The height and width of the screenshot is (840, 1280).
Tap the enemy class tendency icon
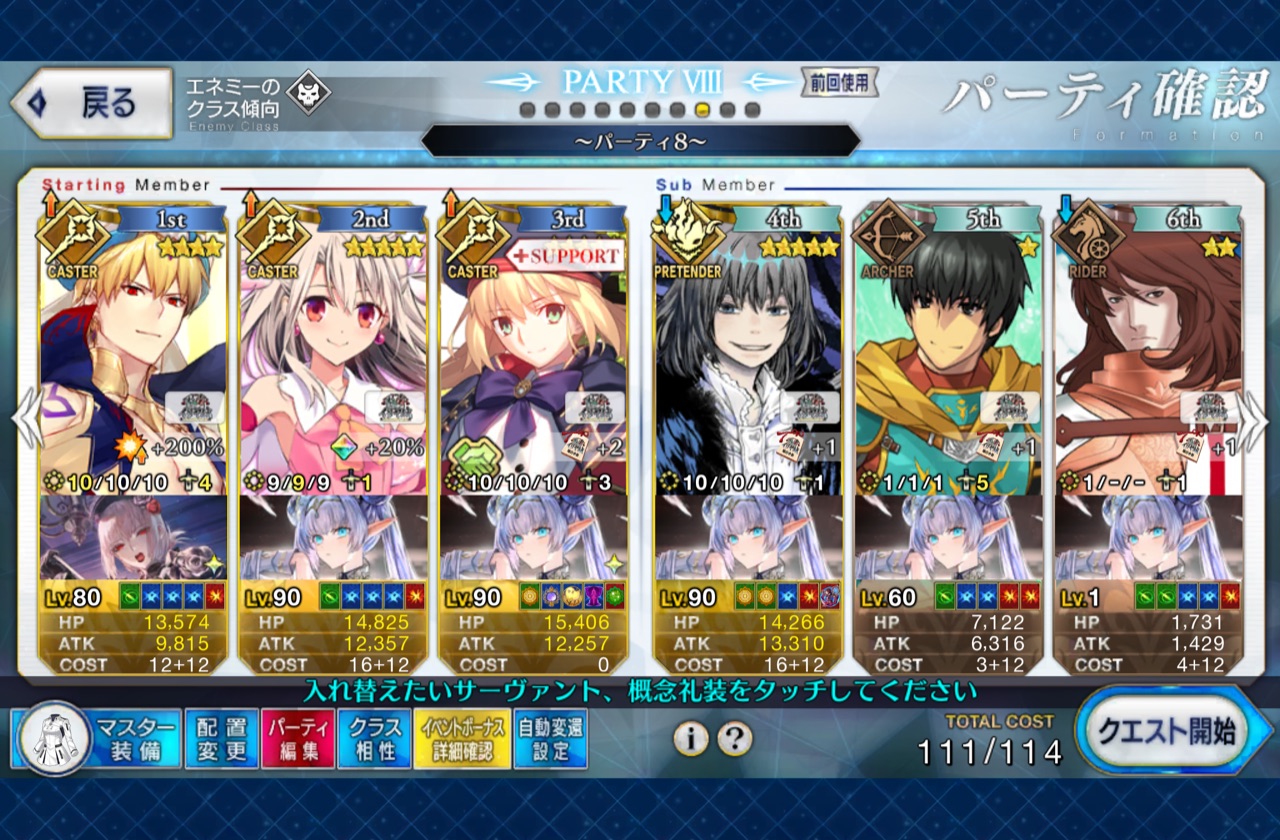[x=307, y=96]
